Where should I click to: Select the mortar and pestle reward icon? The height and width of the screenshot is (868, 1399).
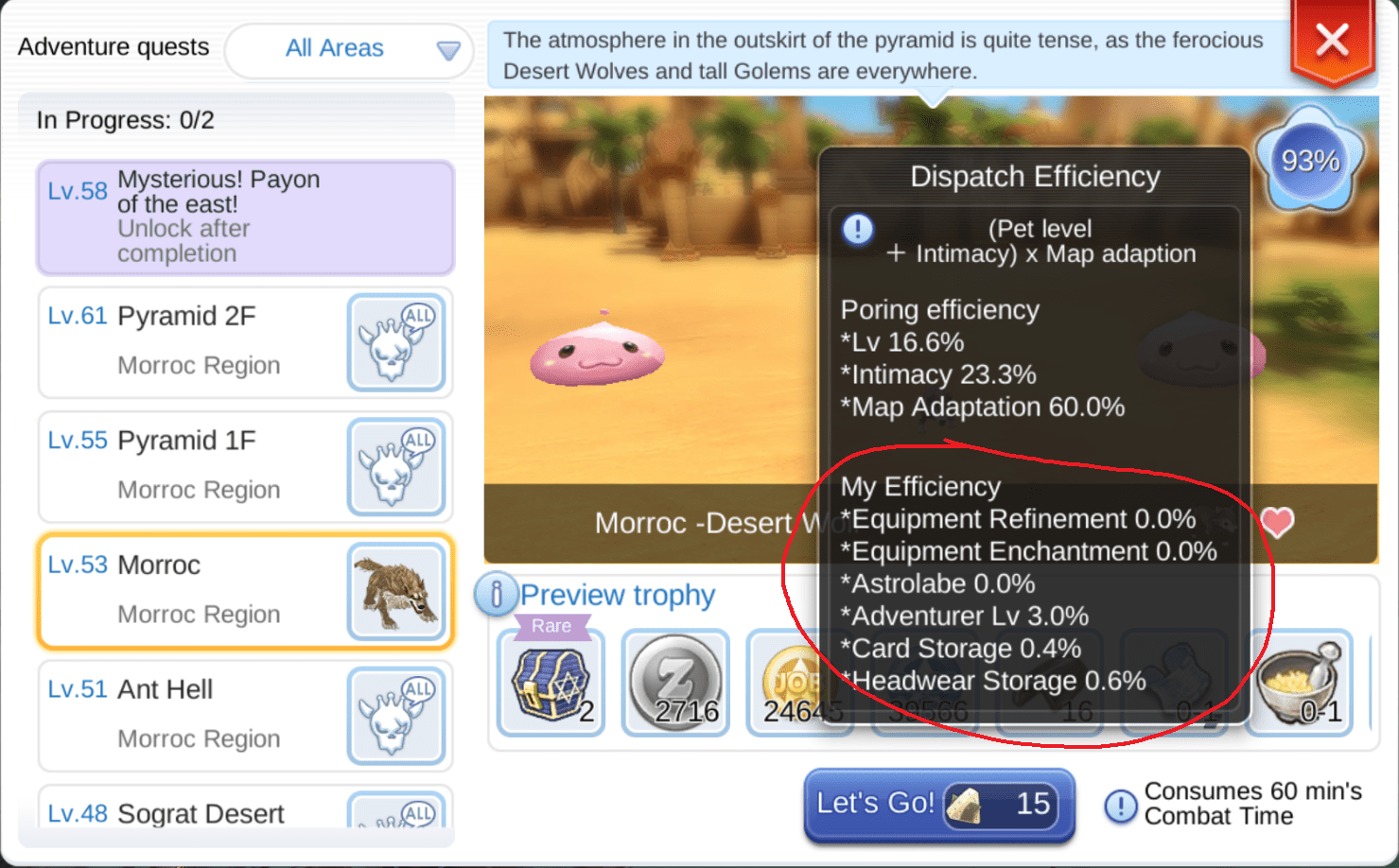click(1301, 681)
